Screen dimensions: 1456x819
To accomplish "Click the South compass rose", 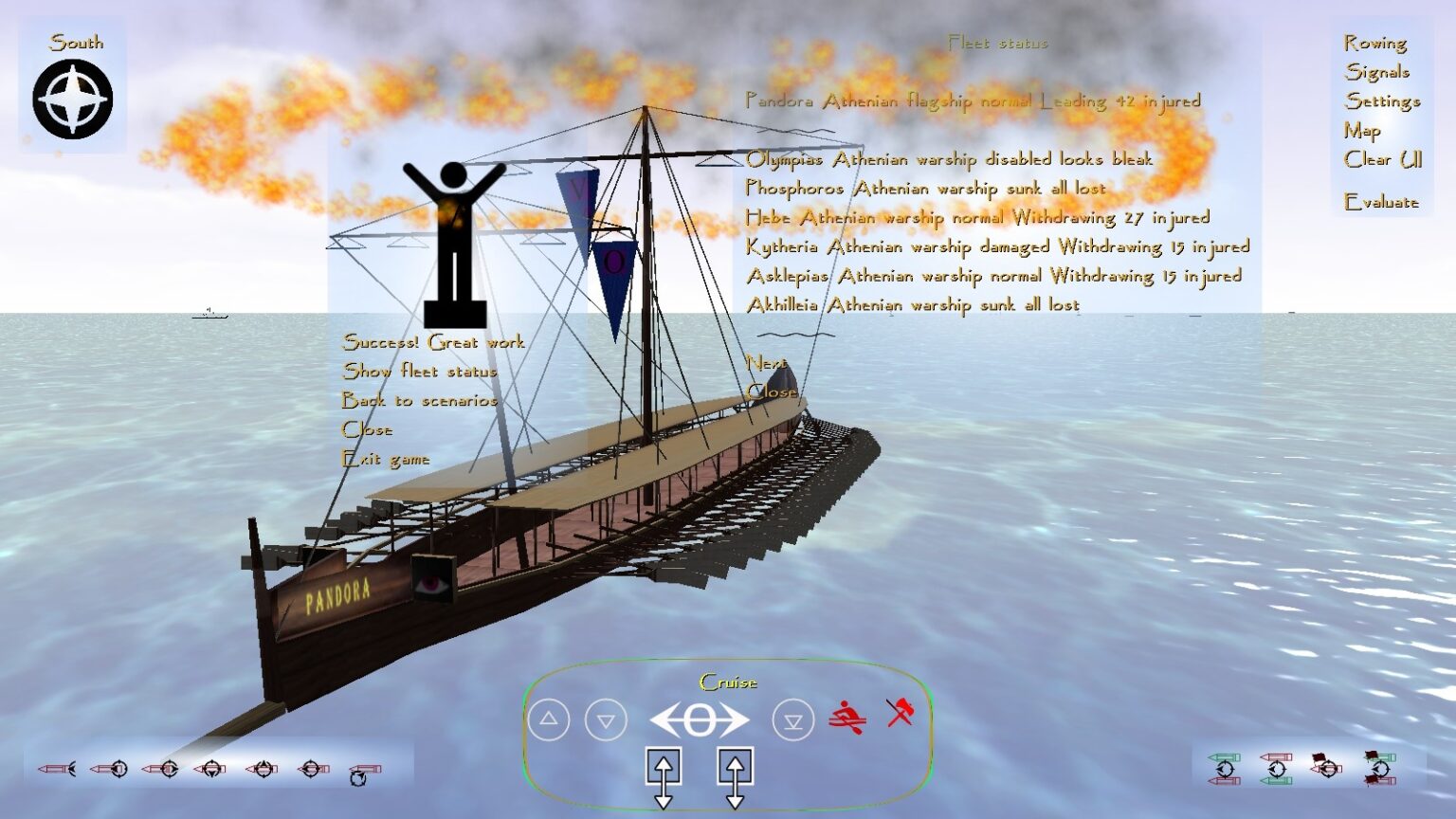I will pyautogui.click(x=71, y=95).
